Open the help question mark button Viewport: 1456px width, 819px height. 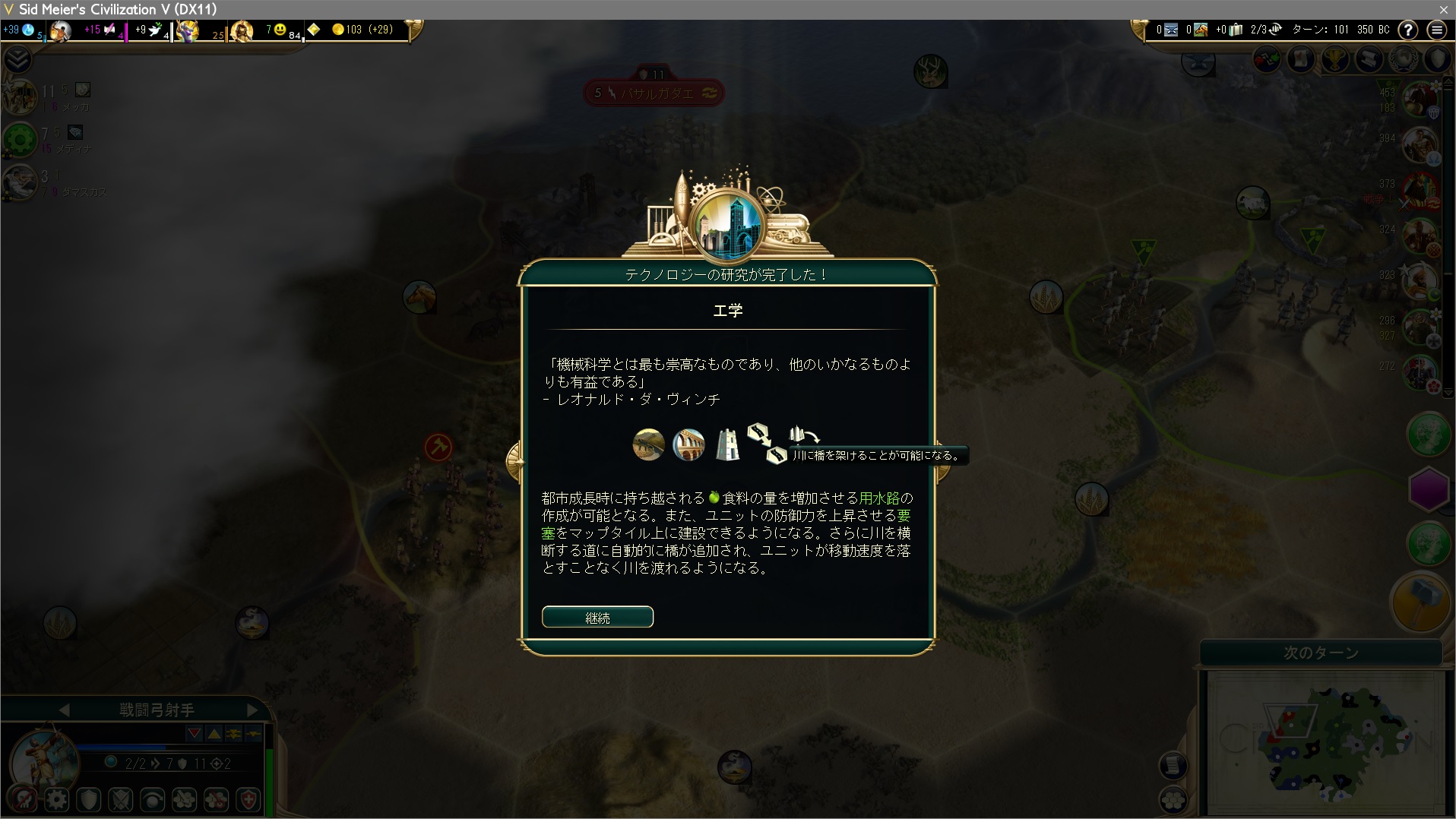coord(1408,30)
